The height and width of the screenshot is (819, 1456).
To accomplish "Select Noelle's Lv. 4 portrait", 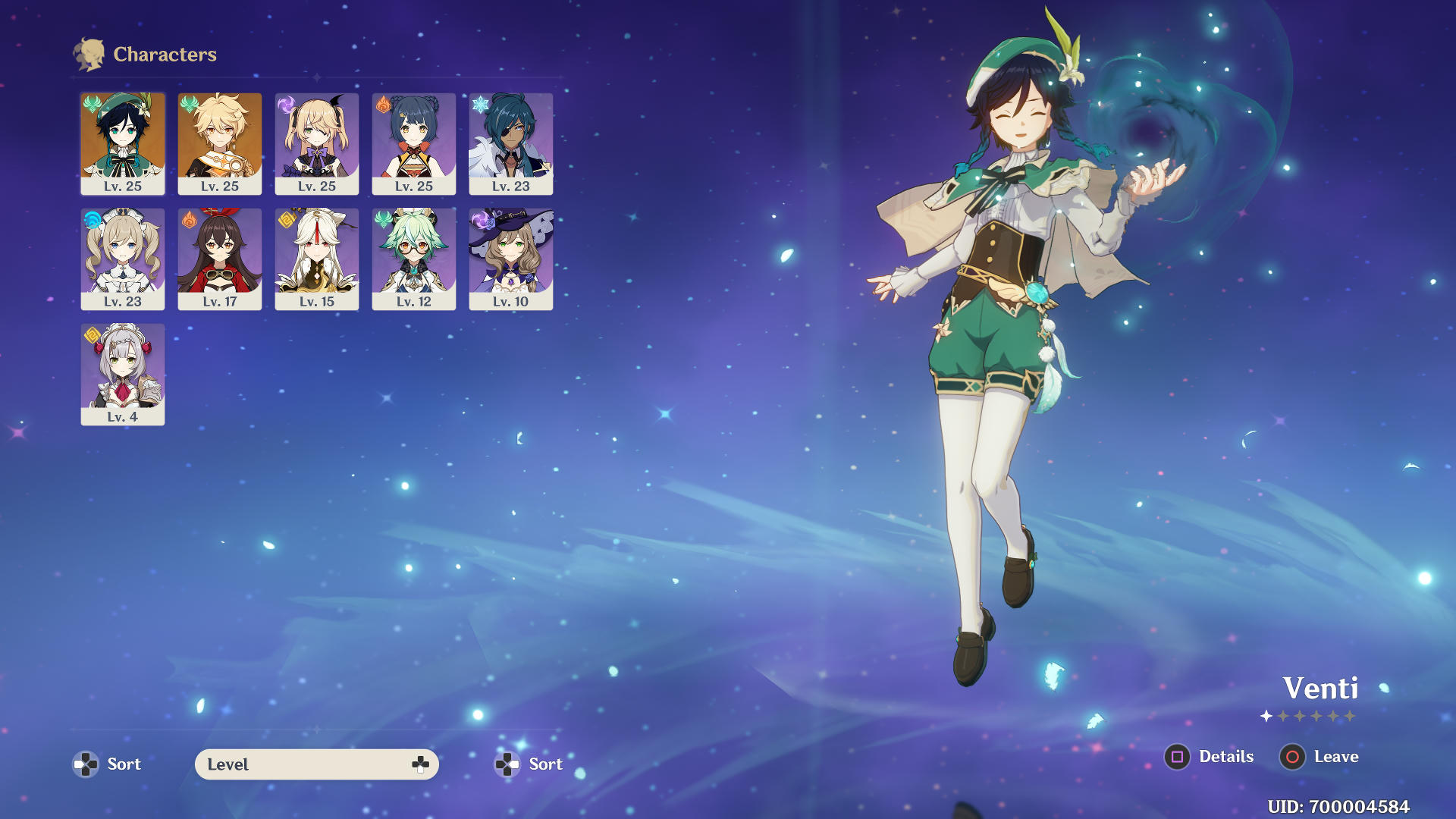I will point(123,374).
